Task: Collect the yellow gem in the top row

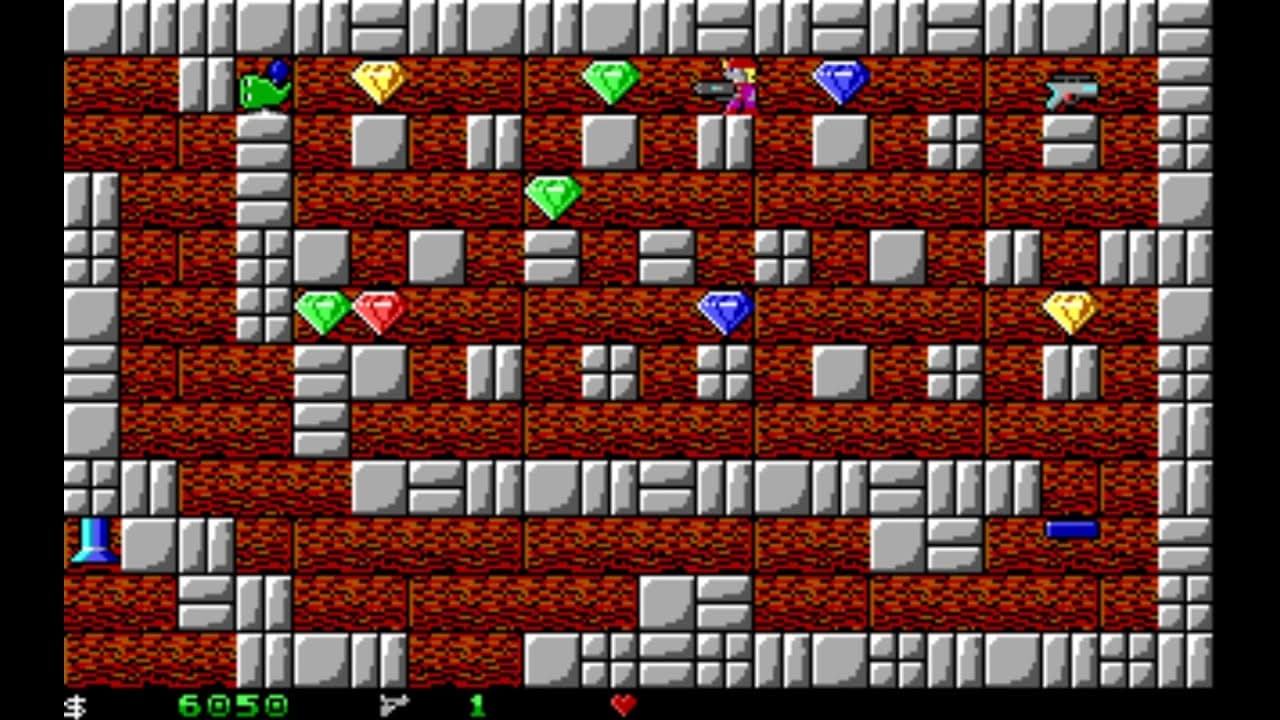Action: 380,83
